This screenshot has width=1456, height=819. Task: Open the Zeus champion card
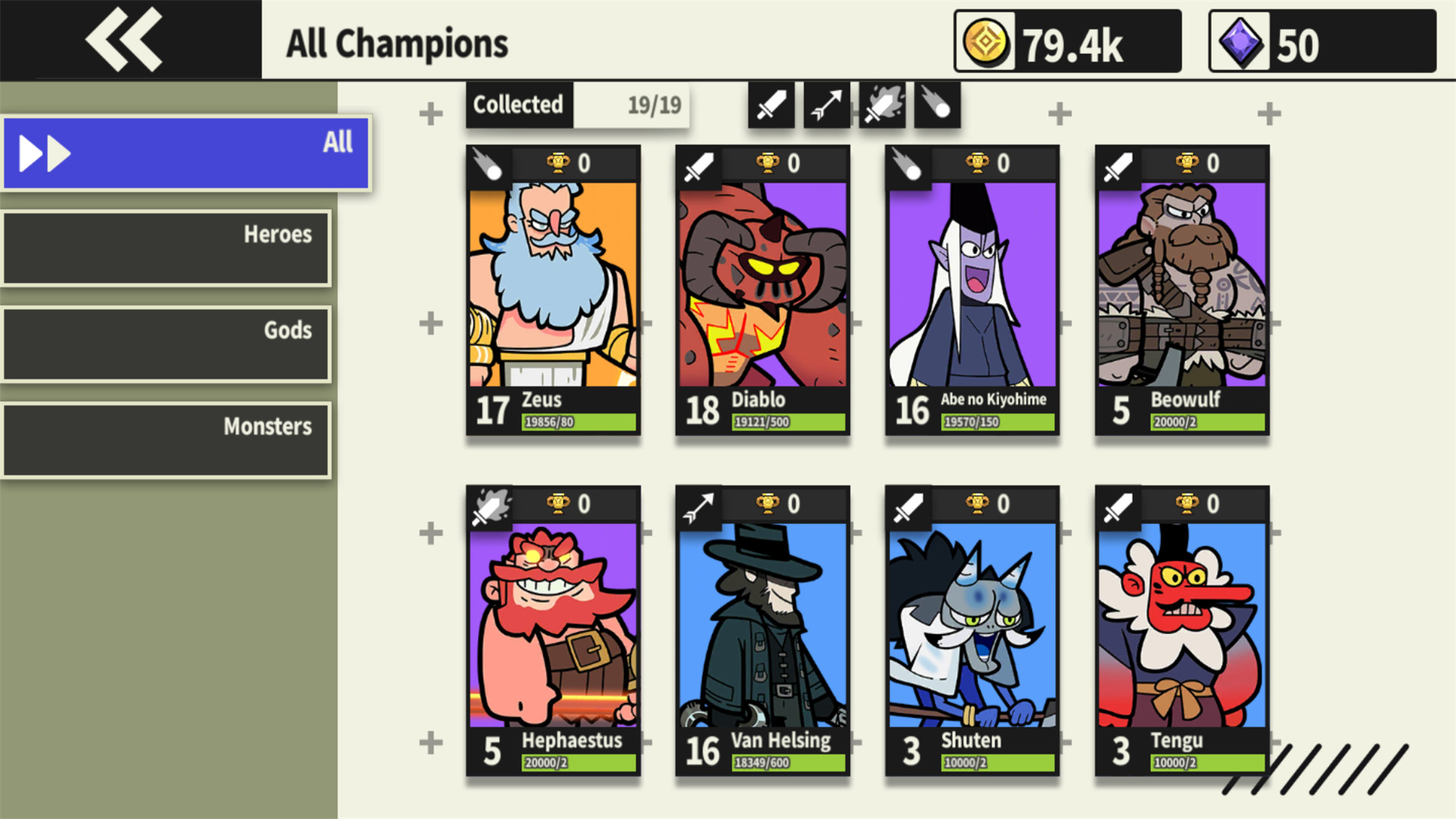553,292
